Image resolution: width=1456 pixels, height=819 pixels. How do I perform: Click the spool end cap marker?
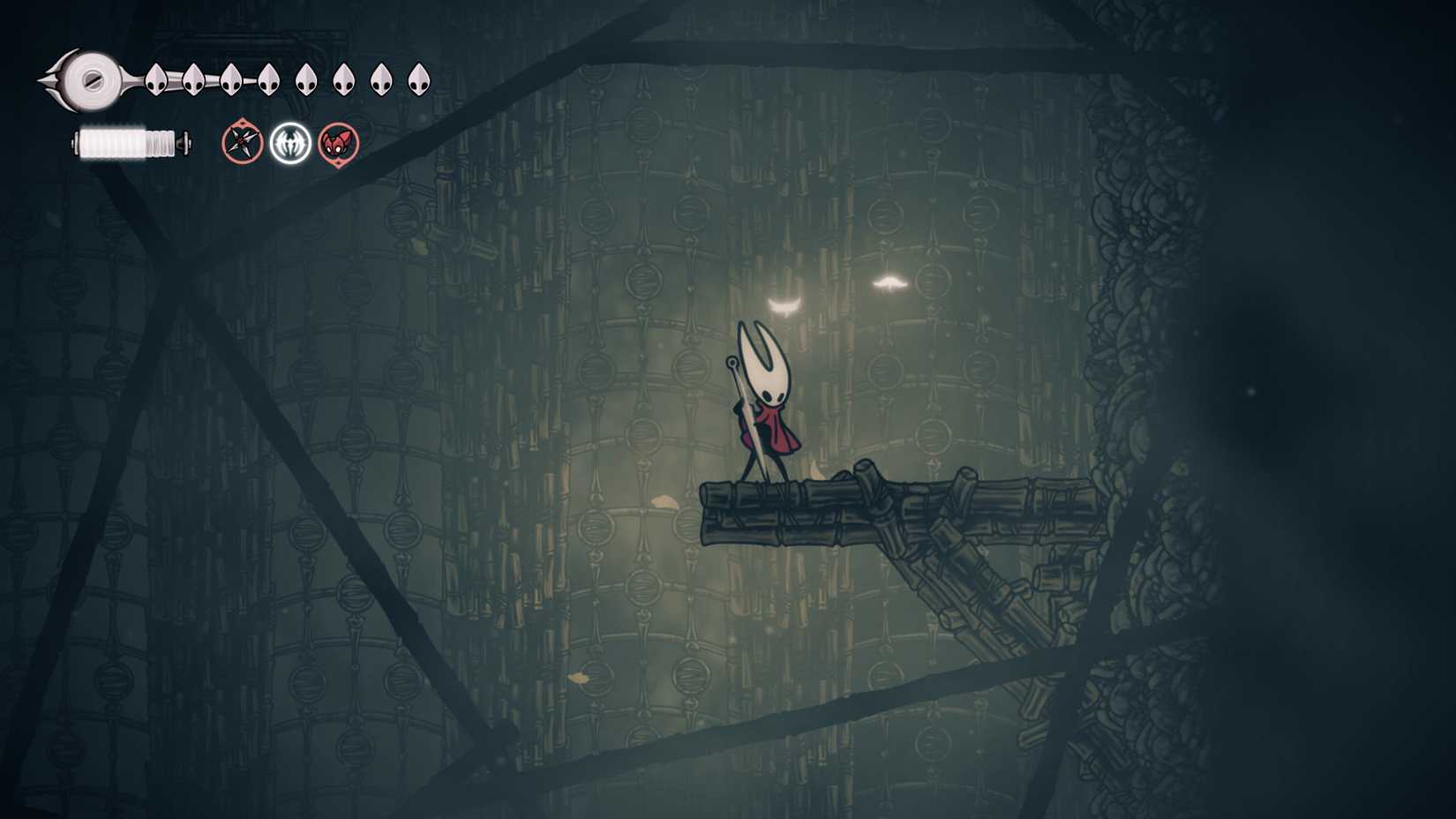click(185, 141)
